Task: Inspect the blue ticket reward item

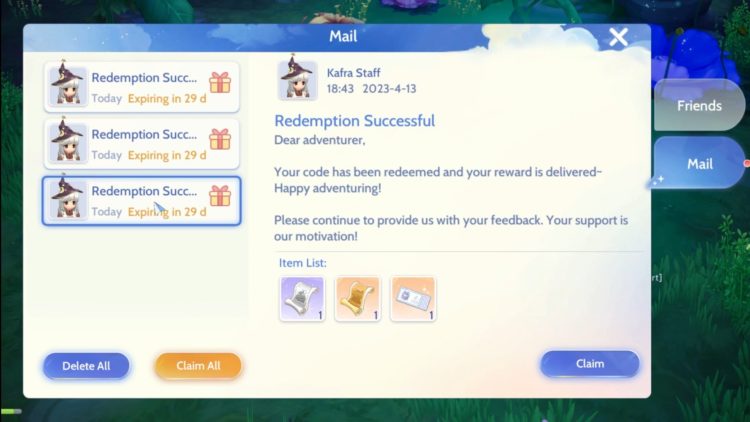Action: click(412, 299)
